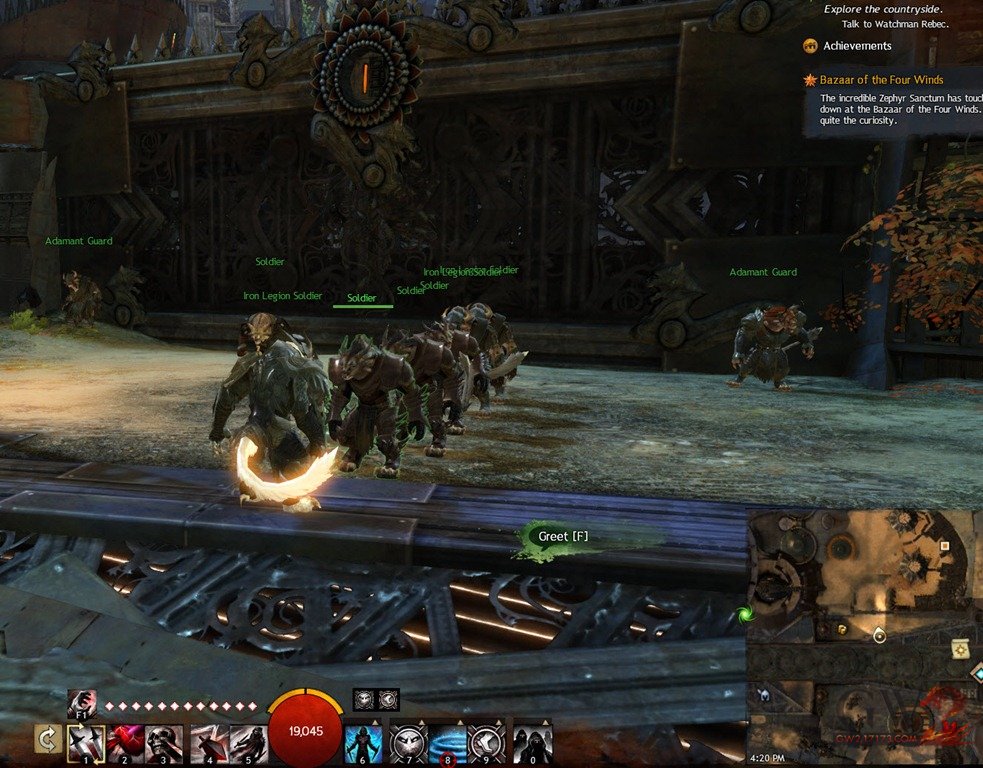Activate the F1 hand profession skill
The image size is (983, 768).
82,704
